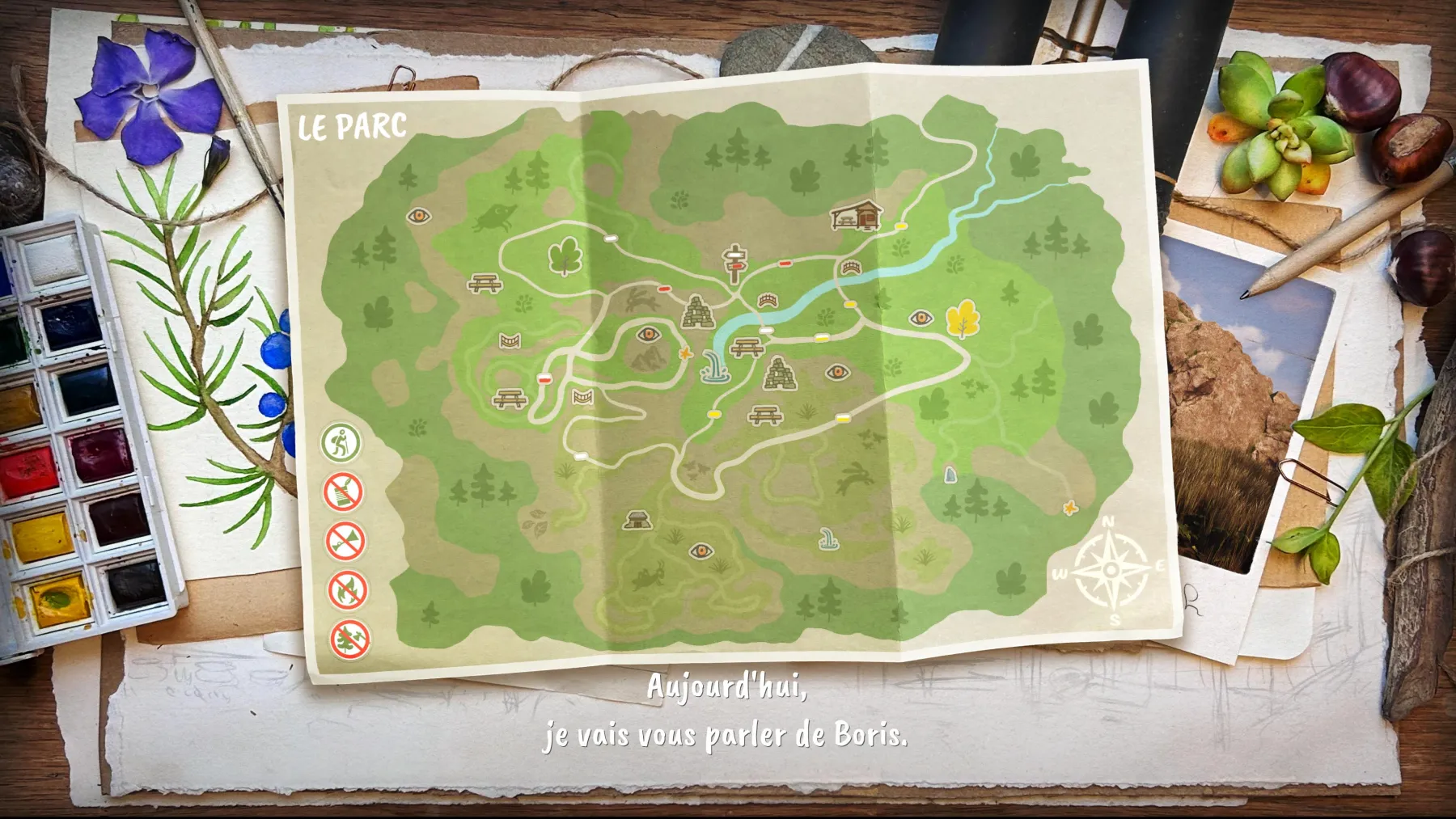The height and width of the screenshot is (819, 1456).
Task: Click the signpost marker on the map
Action: [735, 263]
